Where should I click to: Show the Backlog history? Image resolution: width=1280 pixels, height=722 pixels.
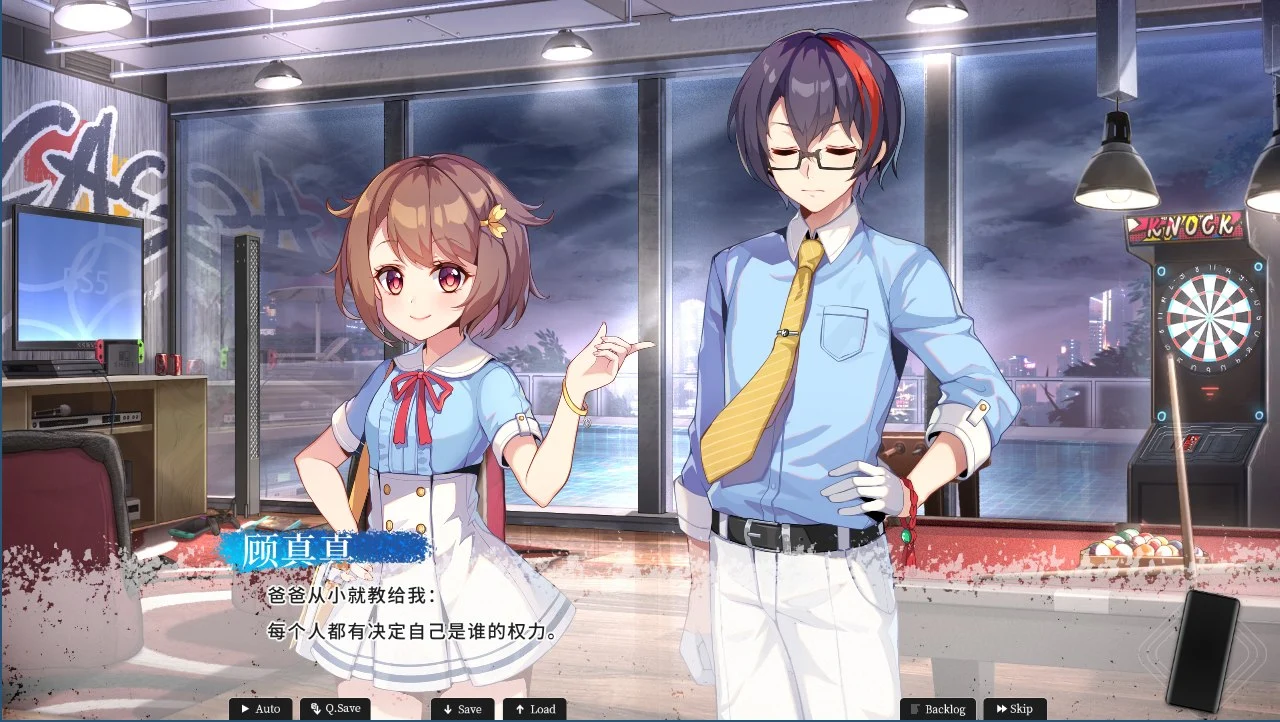click(x=938, y=709)
